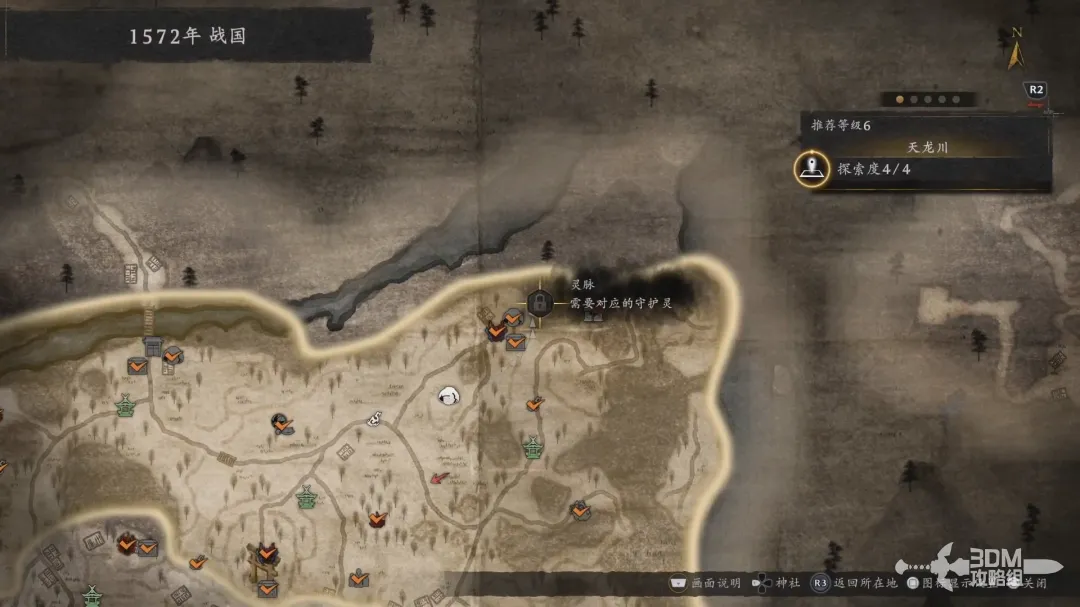1080x607 pixels.
Task: Click the red player arrow marker
Action: click(x=439, y=477)
